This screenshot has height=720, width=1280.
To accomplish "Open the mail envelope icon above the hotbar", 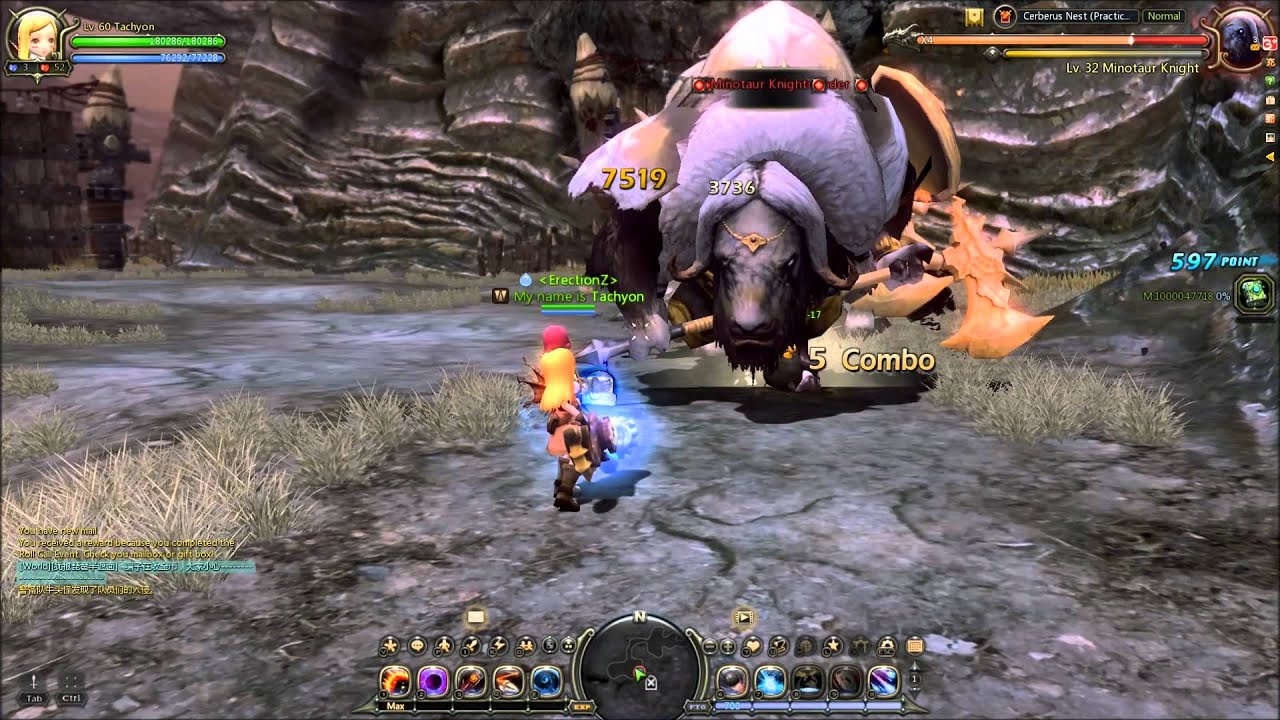I will pos(475,617).
